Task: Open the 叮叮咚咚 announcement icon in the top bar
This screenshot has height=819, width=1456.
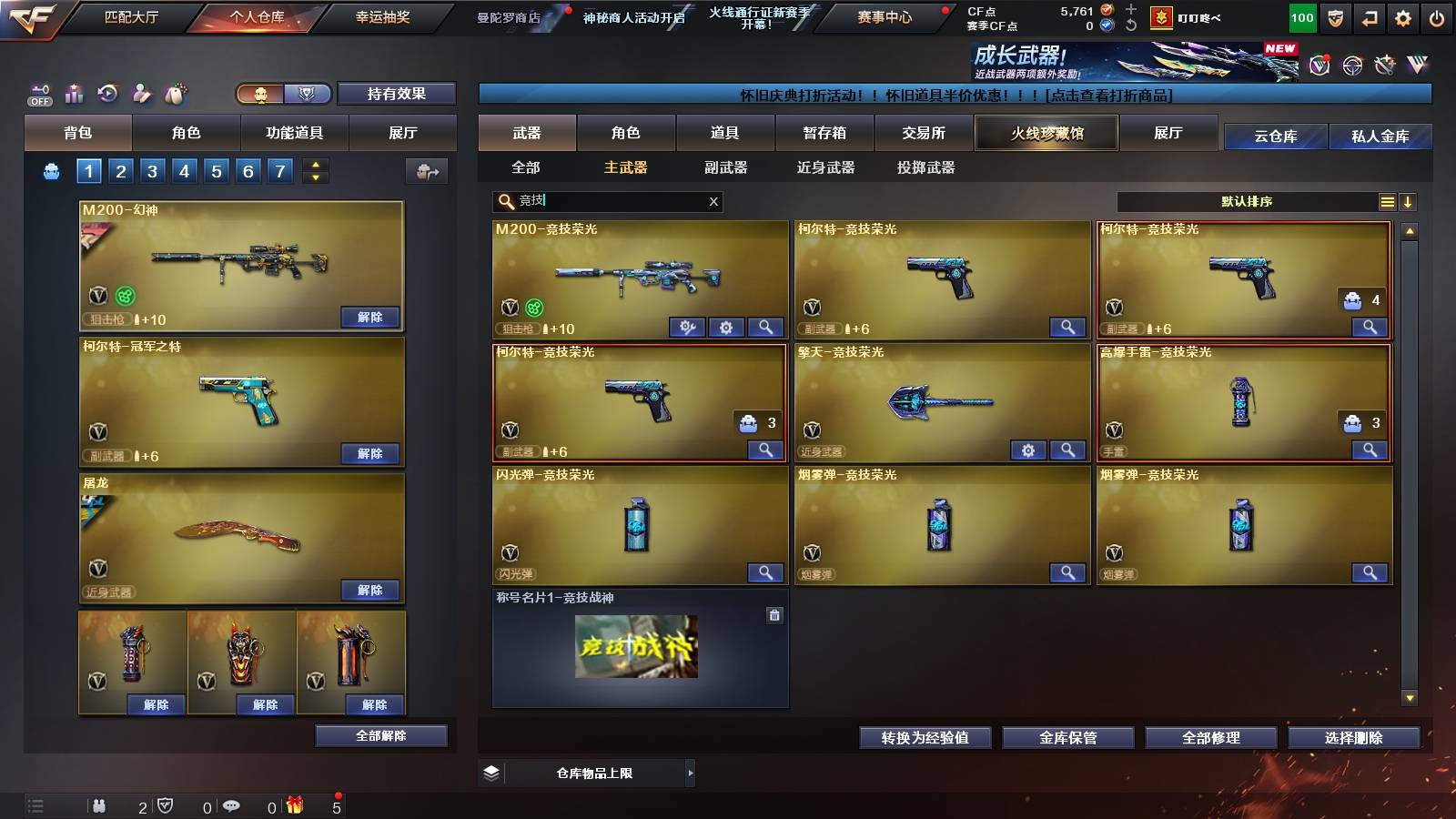Action: [x=1156, y=16]
